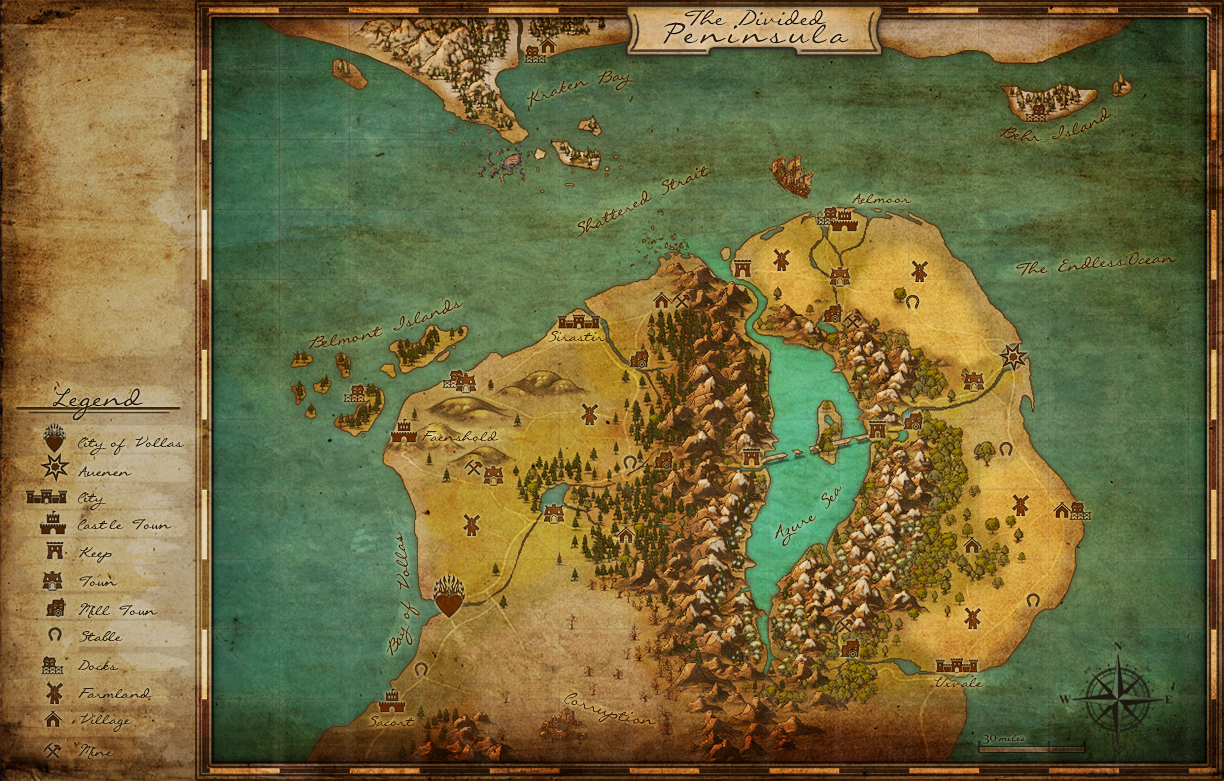The width and height of the screenshot is (1224, 781).
Task: Select the City of Vollas legend entry
Action: [110, 442]
